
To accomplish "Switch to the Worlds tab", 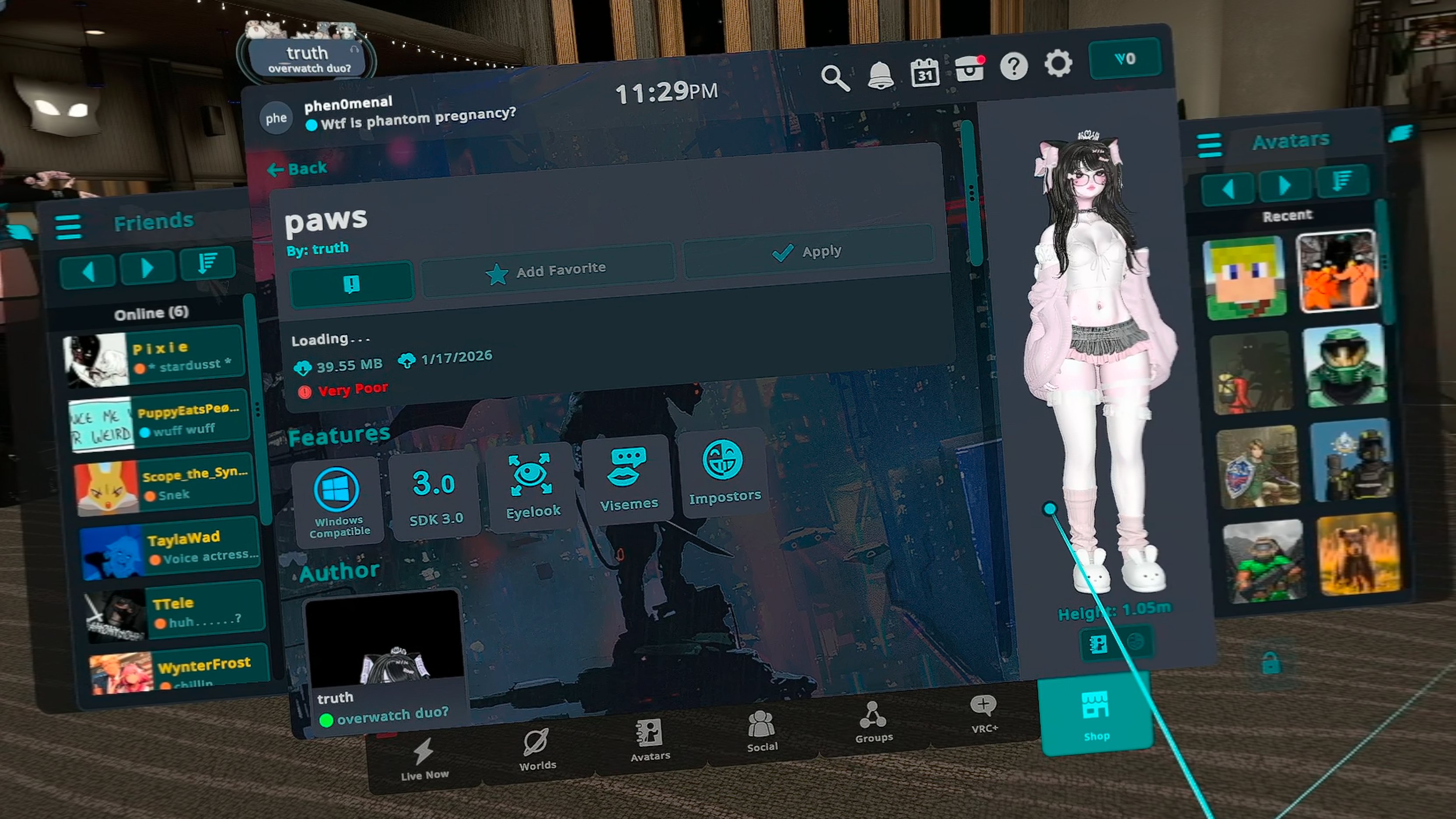I will [x=537, y=749].
